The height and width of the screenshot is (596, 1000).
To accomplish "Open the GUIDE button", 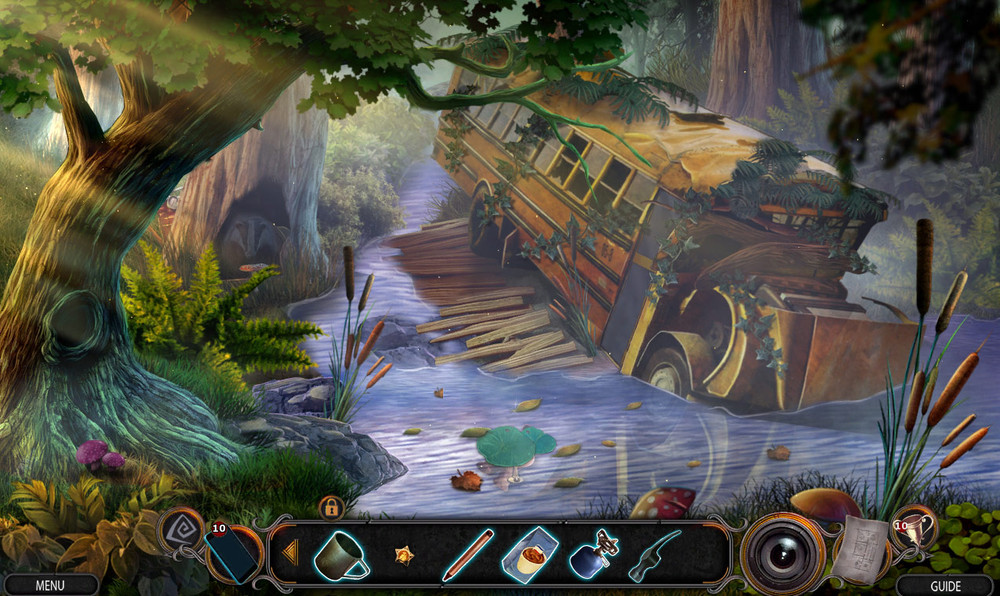I will click(944, 585).
